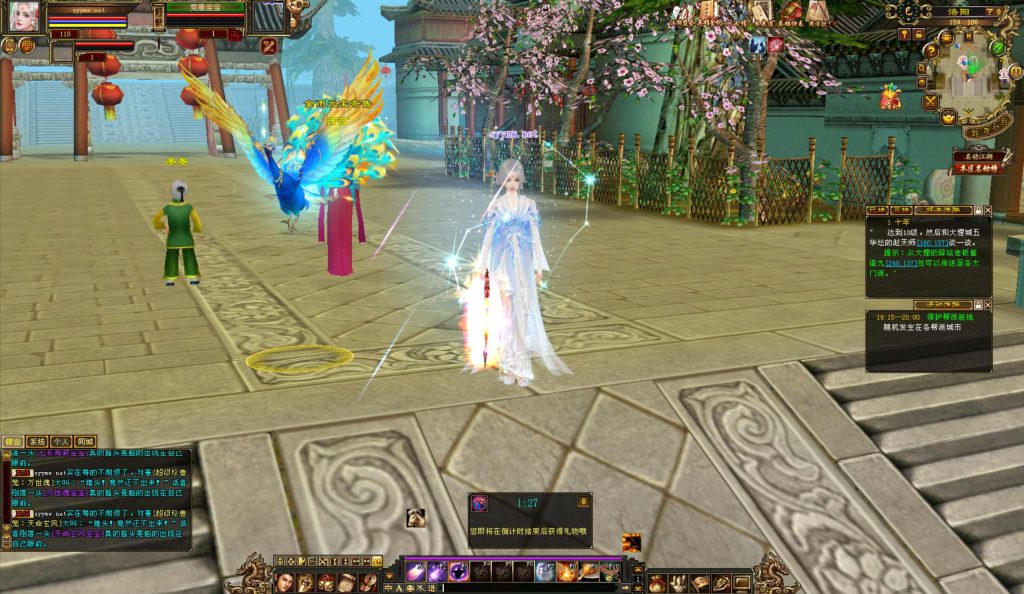Use the flame burst skill on hotbar

pos(567,572)
